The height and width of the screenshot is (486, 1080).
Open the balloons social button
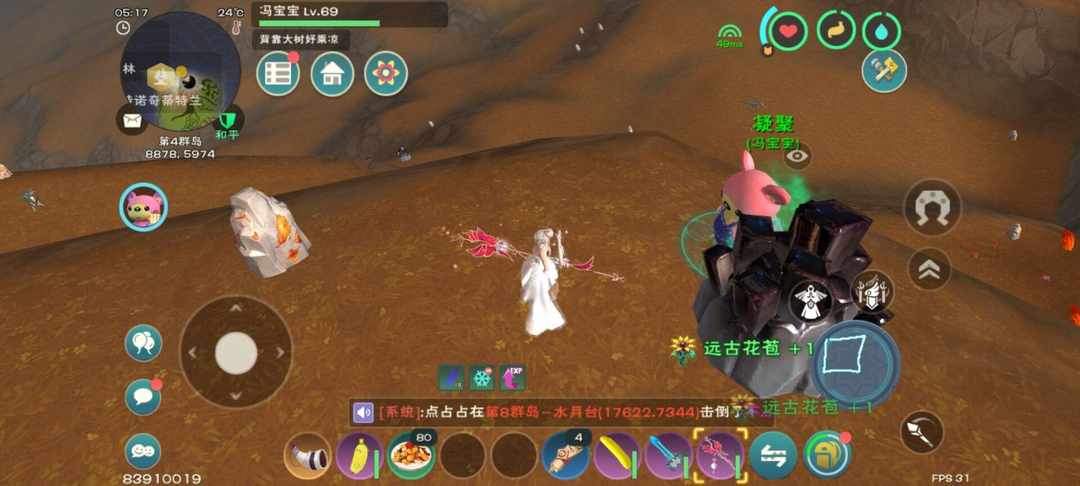pyautogui.click(x=143, y=344)
